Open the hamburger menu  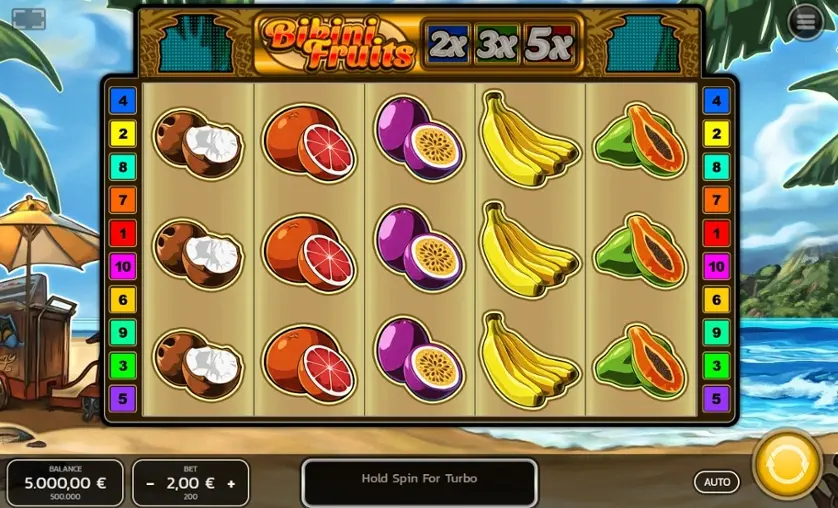(x=805, y=23)
